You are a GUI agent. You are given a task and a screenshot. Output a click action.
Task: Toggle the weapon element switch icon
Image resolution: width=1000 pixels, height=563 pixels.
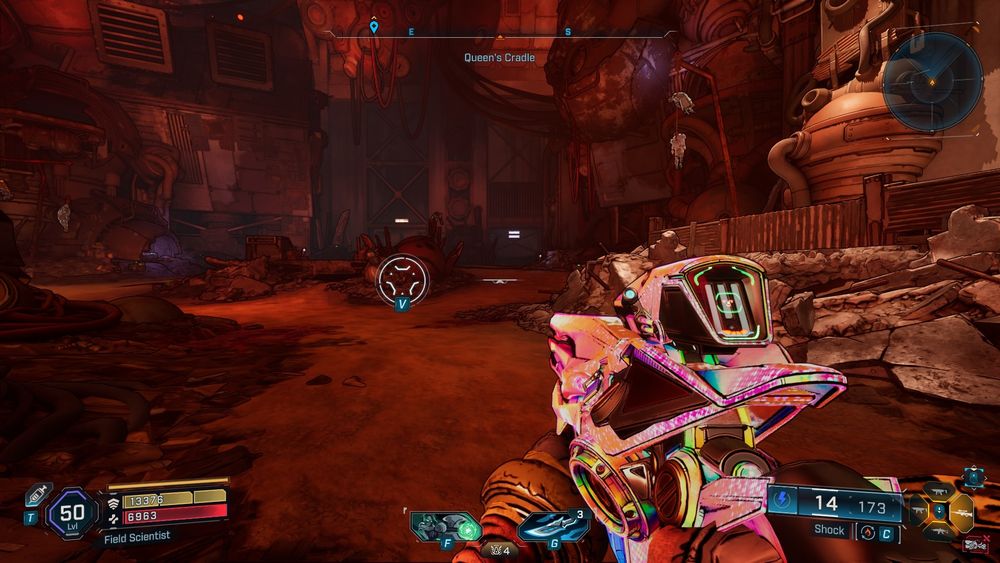pos(867,531)
